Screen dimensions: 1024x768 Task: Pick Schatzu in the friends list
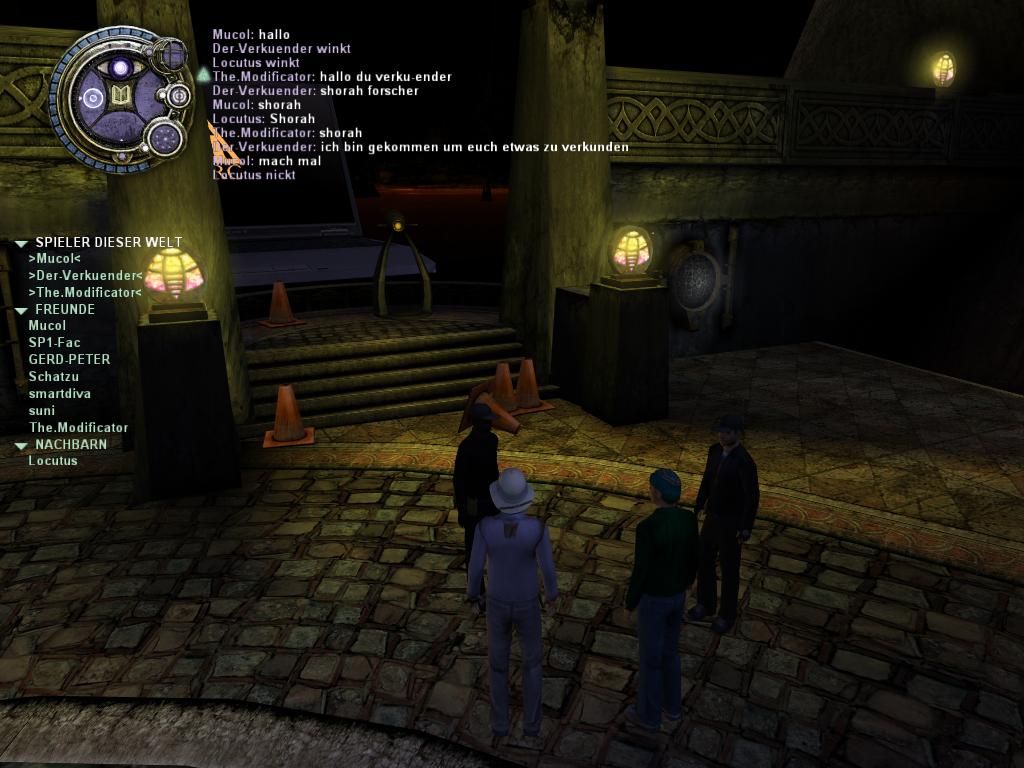click(53, 377)
